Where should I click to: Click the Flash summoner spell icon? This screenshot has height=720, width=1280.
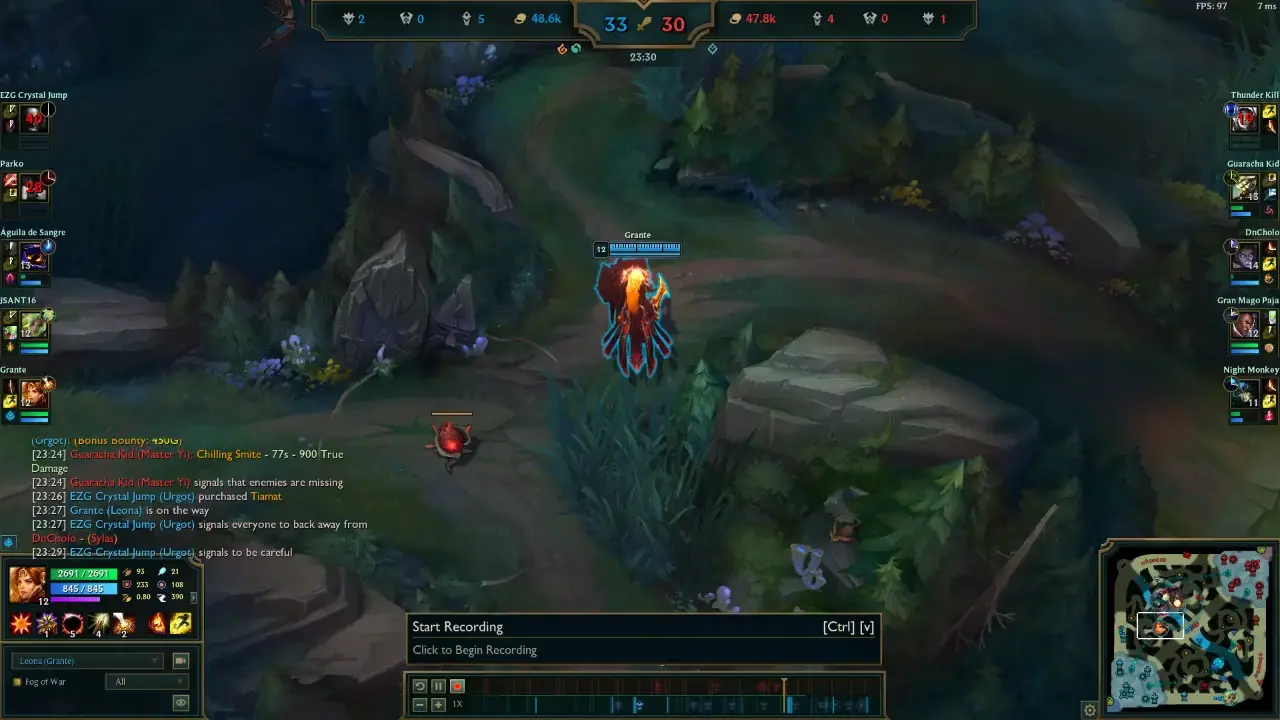click(181, 623)
